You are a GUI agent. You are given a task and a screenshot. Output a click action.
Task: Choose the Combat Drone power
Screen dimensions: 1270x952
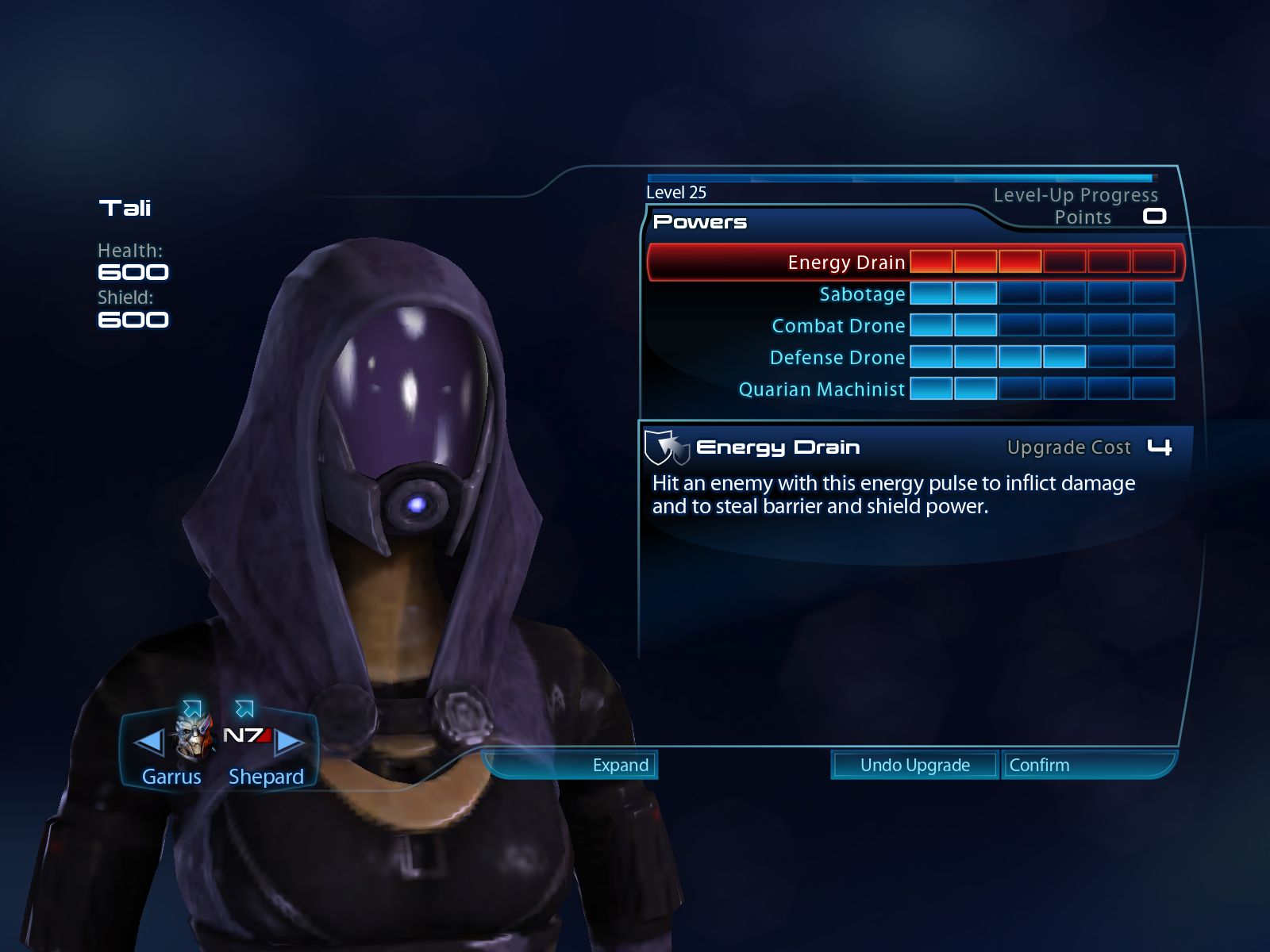tap(838, 326)
